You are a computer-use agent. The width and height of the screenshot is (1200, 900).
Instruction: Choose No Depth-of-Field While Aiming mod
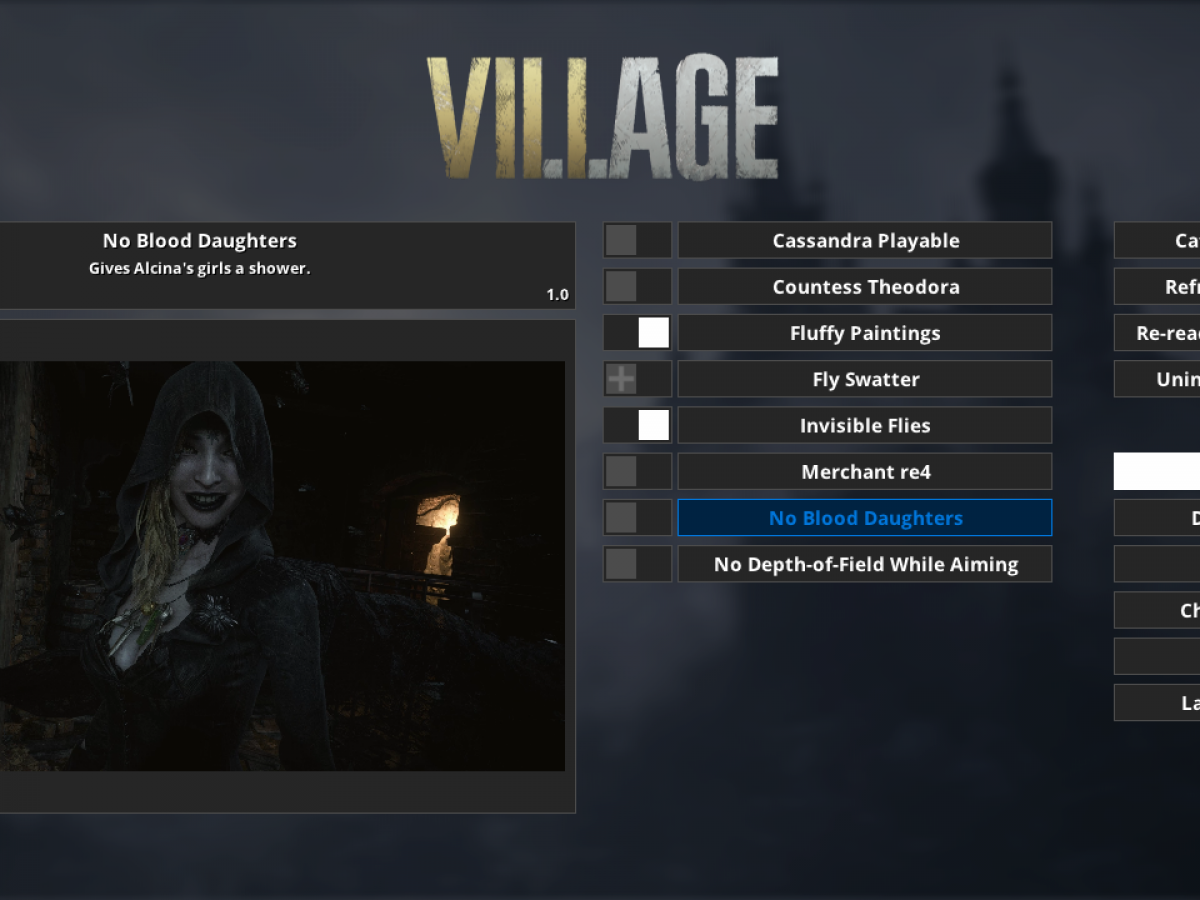pos(865,564)
